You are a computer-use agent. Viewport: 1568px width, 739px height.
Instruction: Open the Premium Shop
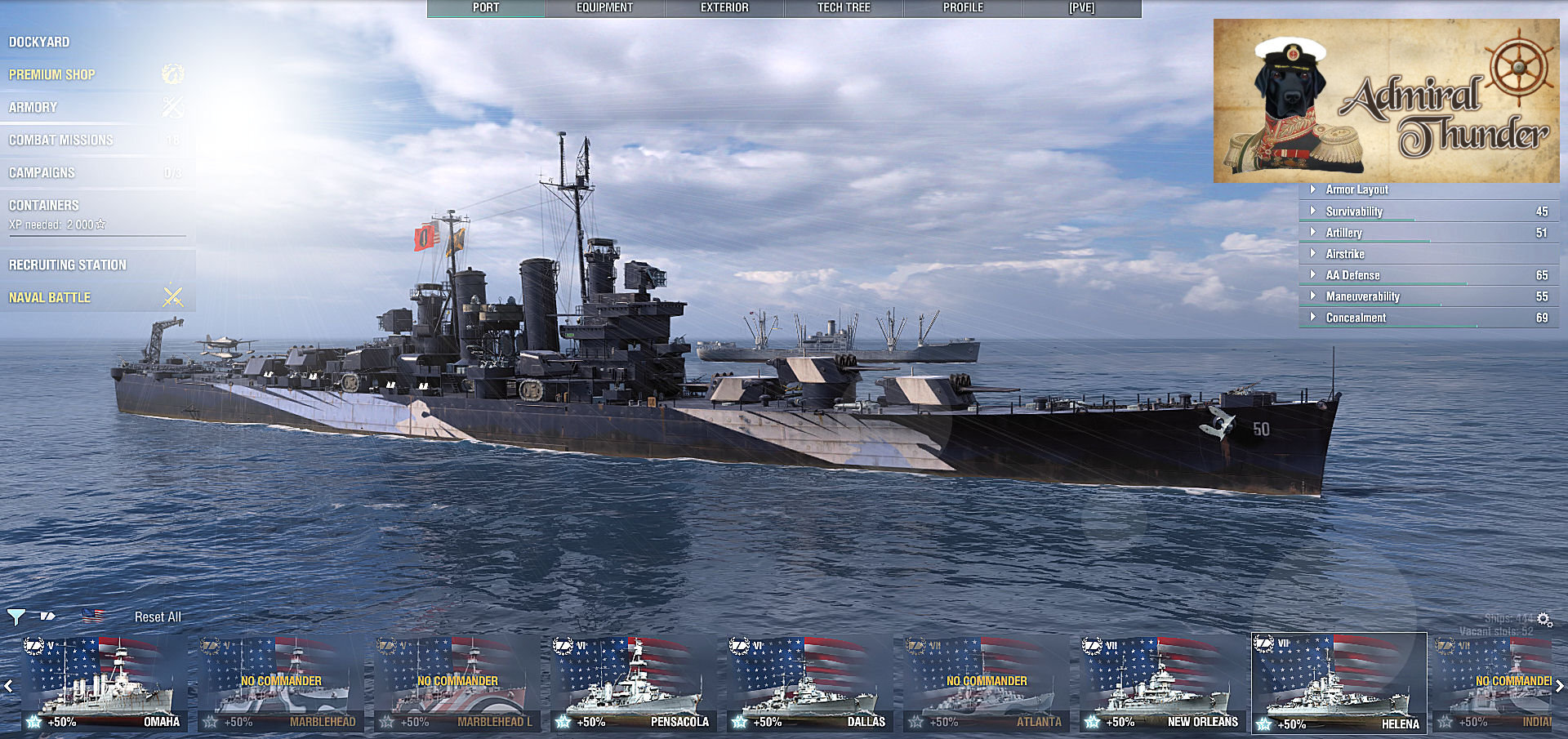[x=52, y=74]
